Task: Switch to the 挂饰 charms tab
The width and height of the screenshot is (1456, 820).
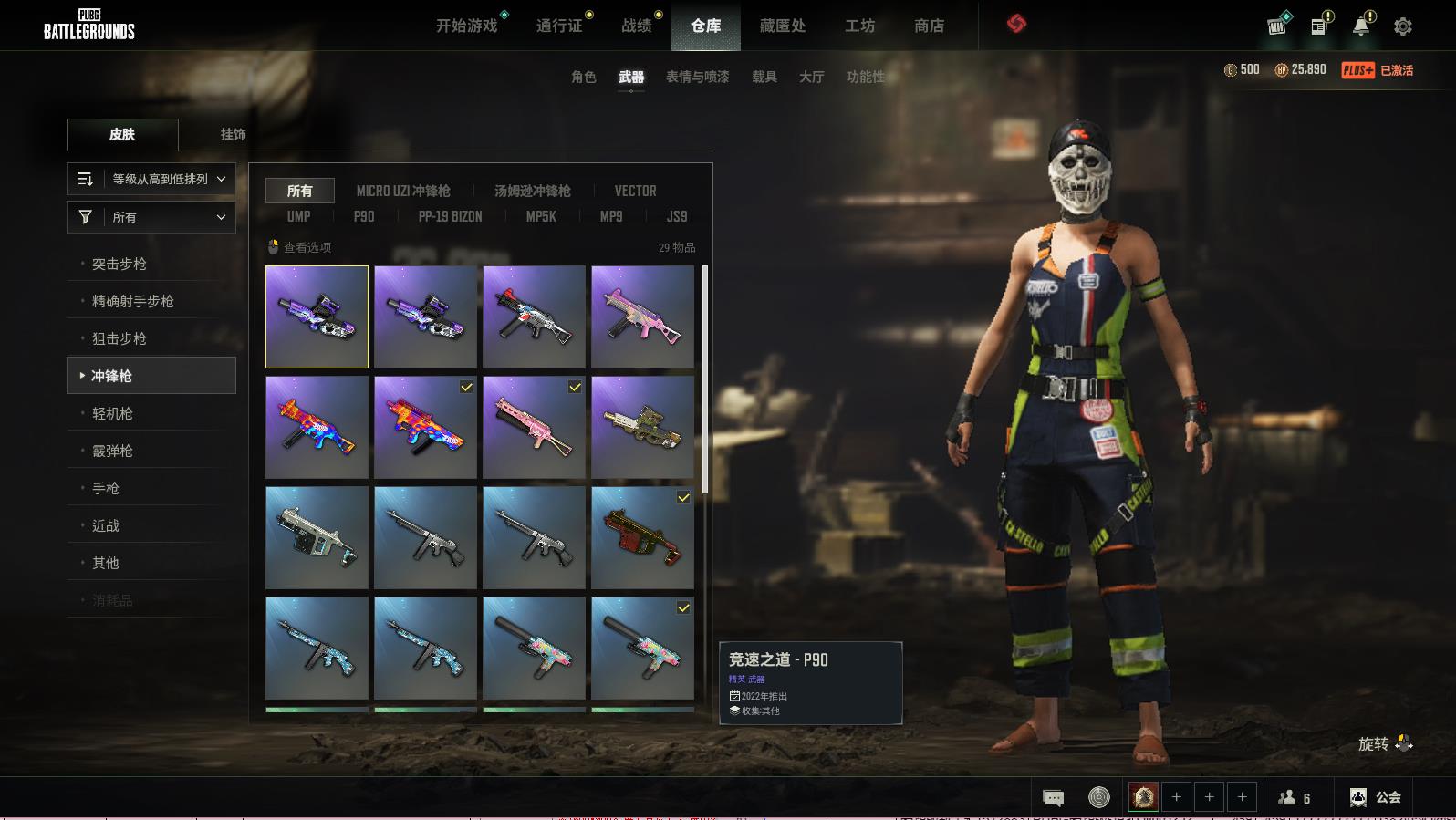Action: tap(233, 134)
